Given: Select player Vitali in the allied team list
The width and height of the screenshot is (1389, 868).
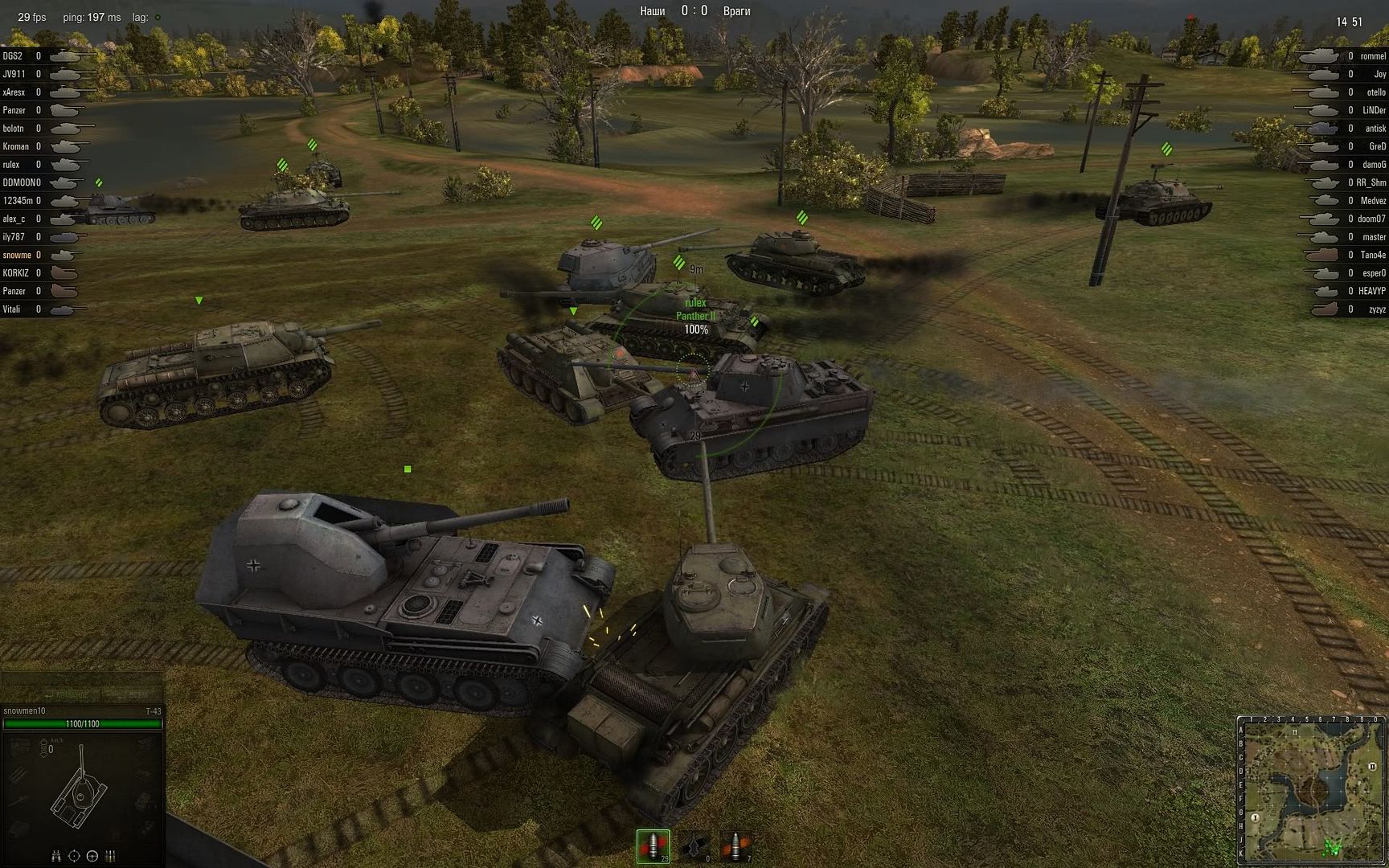Looking at the screenshot, I should [x=12, y=309].
